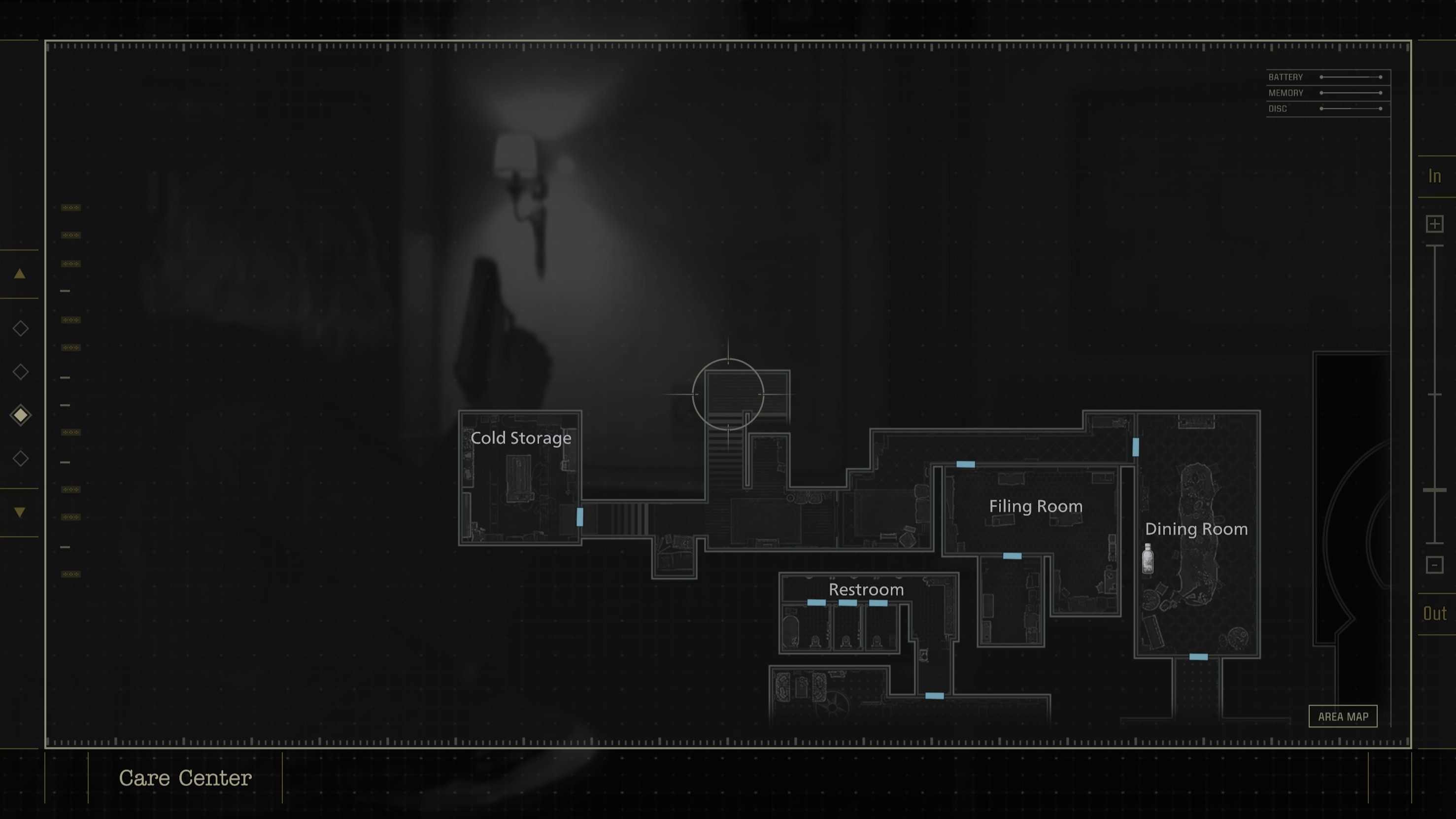
Task: Click the blue door marker of Cold Storage
Action: point(580,516)
